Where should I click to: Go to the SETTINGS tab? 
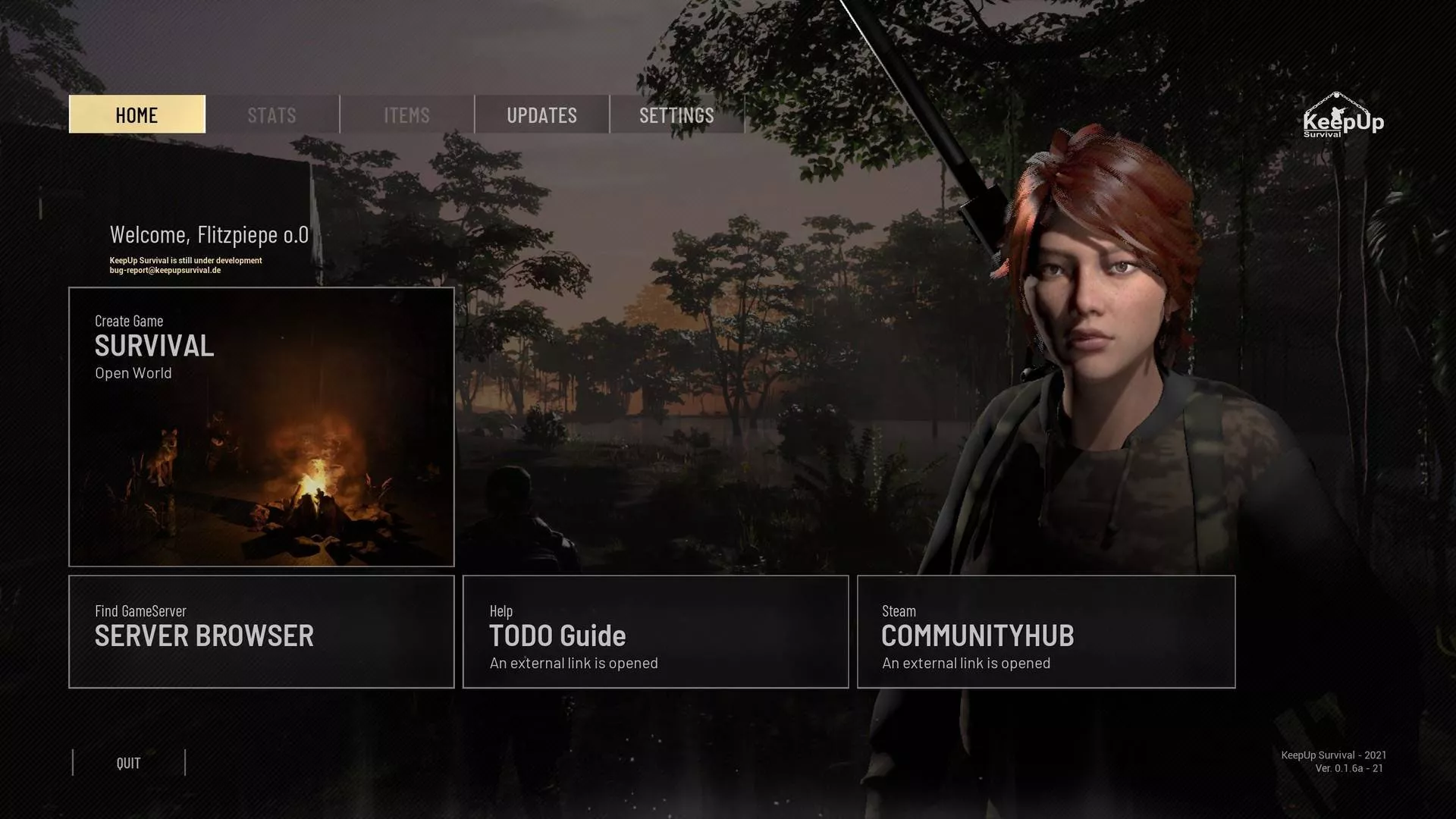click(676, 115)
